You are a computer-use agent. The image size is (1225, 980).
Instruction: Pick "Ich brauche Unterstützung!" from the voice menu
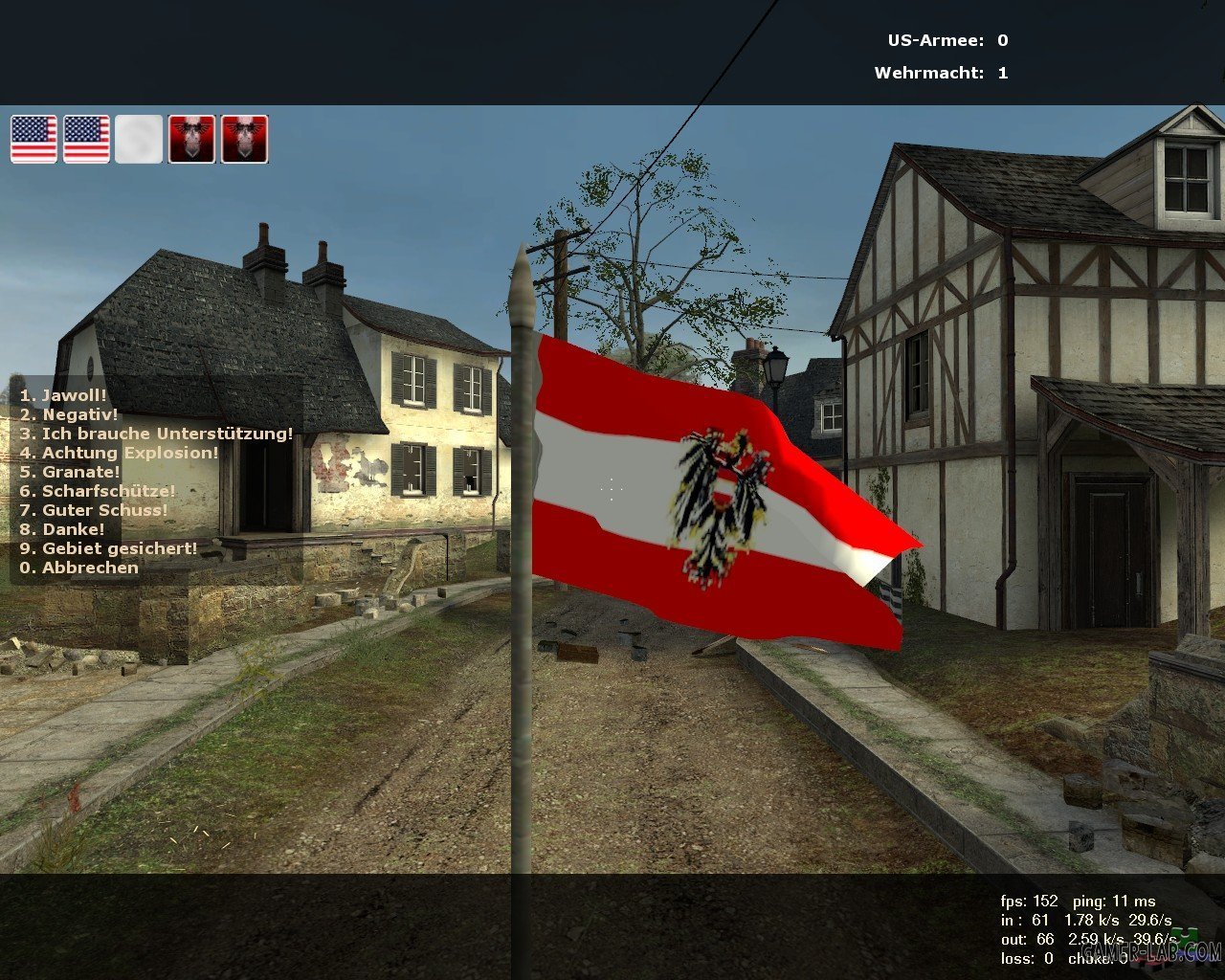pyautogui.click(x=156, y=434)
